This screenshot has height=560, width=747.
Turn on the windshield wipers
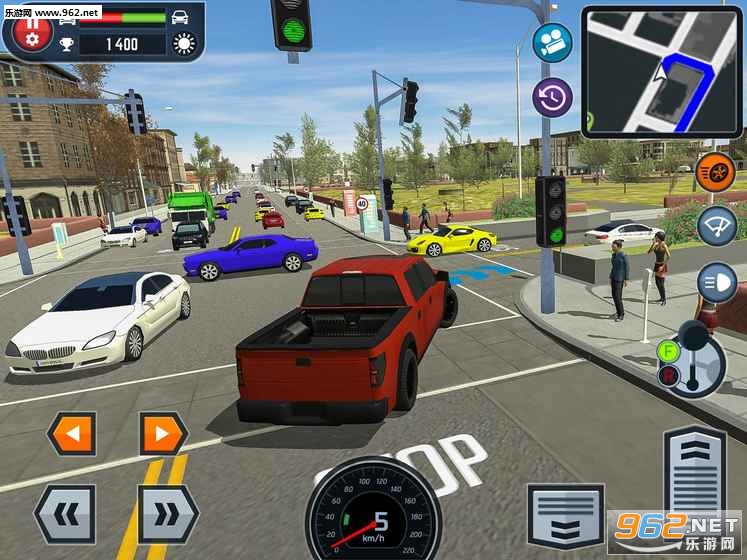(x=715, y=224)
